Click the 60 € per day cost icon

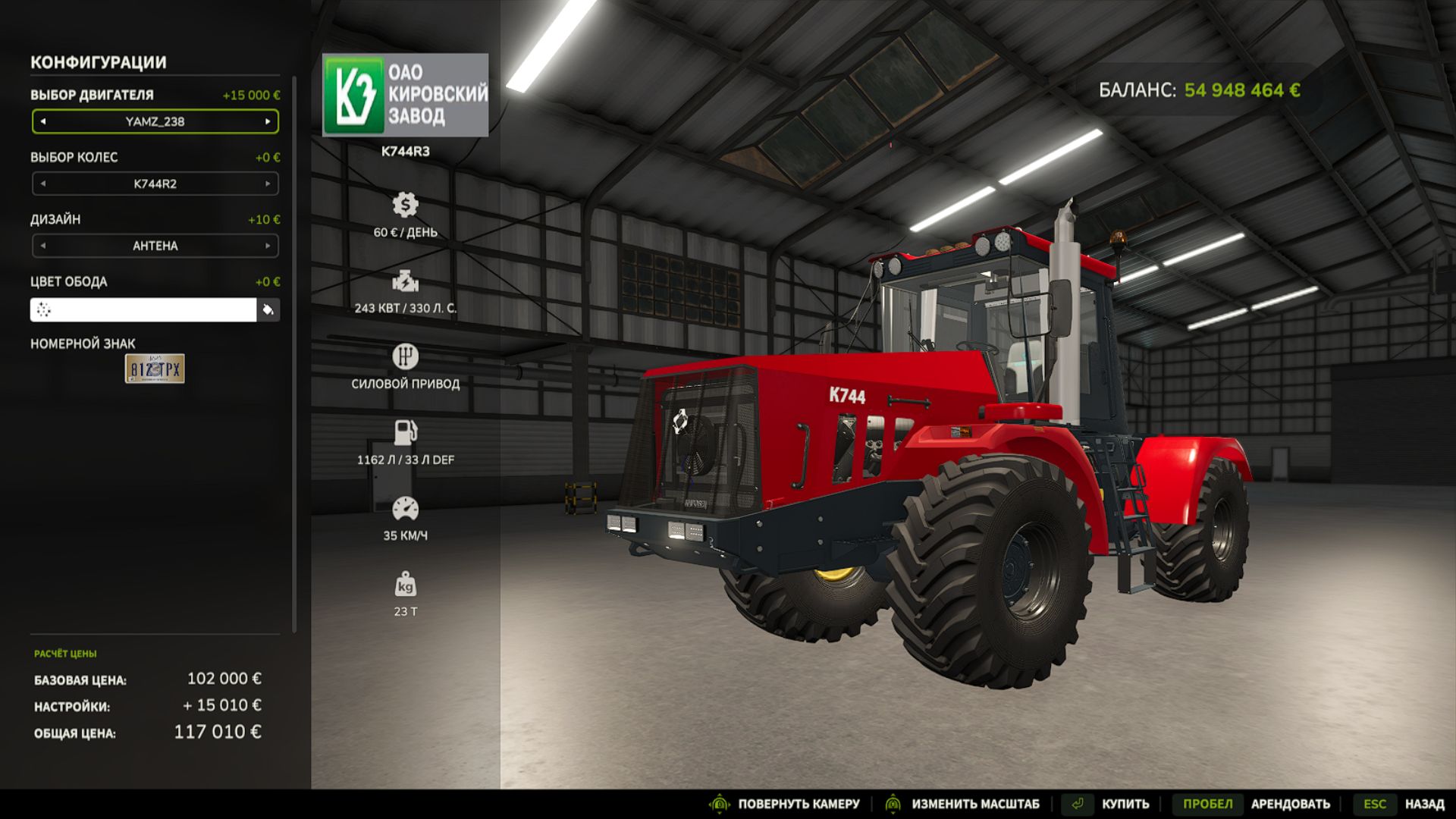(x=406, y=204)
